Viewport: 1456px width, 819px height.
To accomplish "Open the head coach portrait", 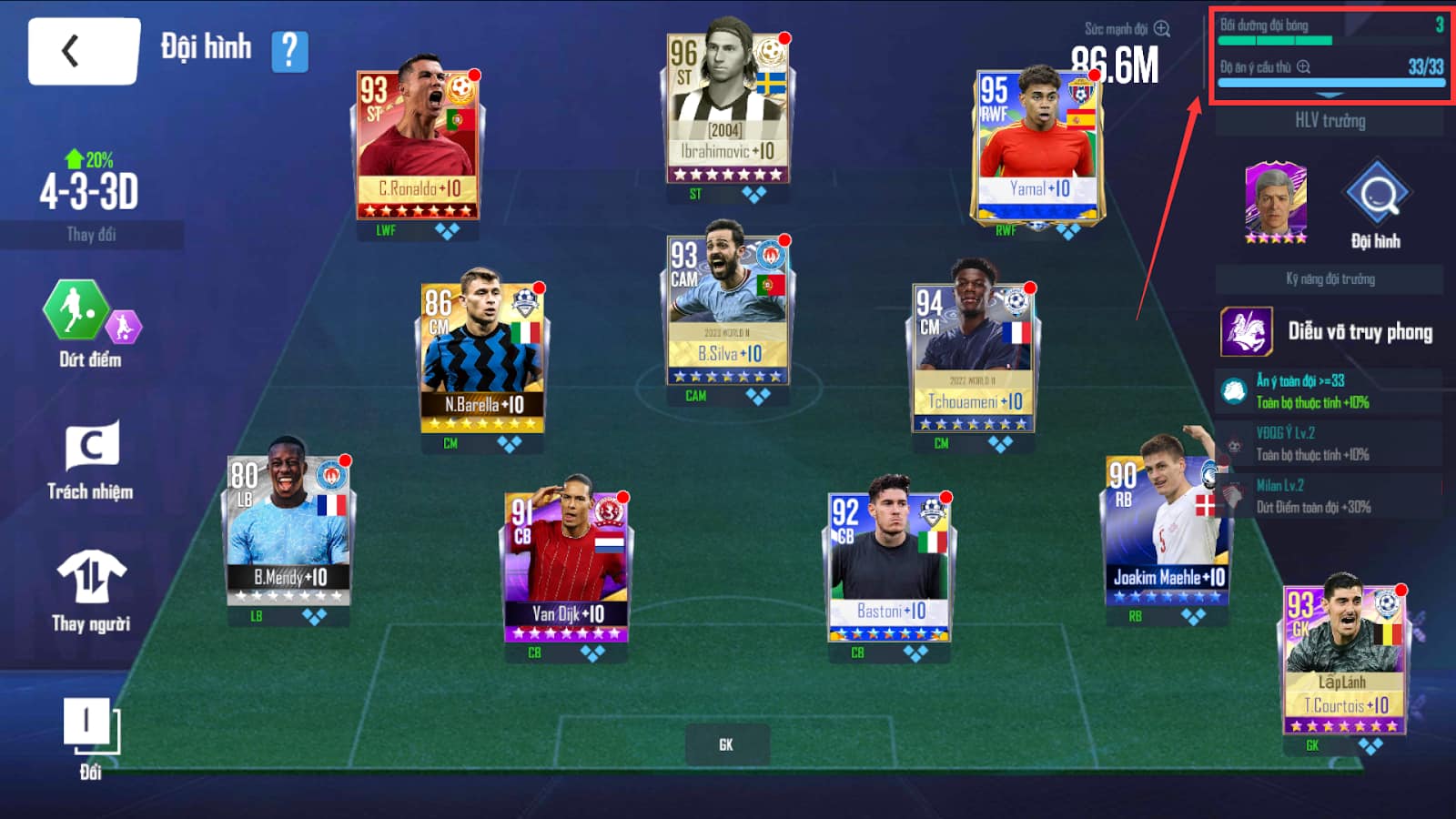I will click(1275, 202).
